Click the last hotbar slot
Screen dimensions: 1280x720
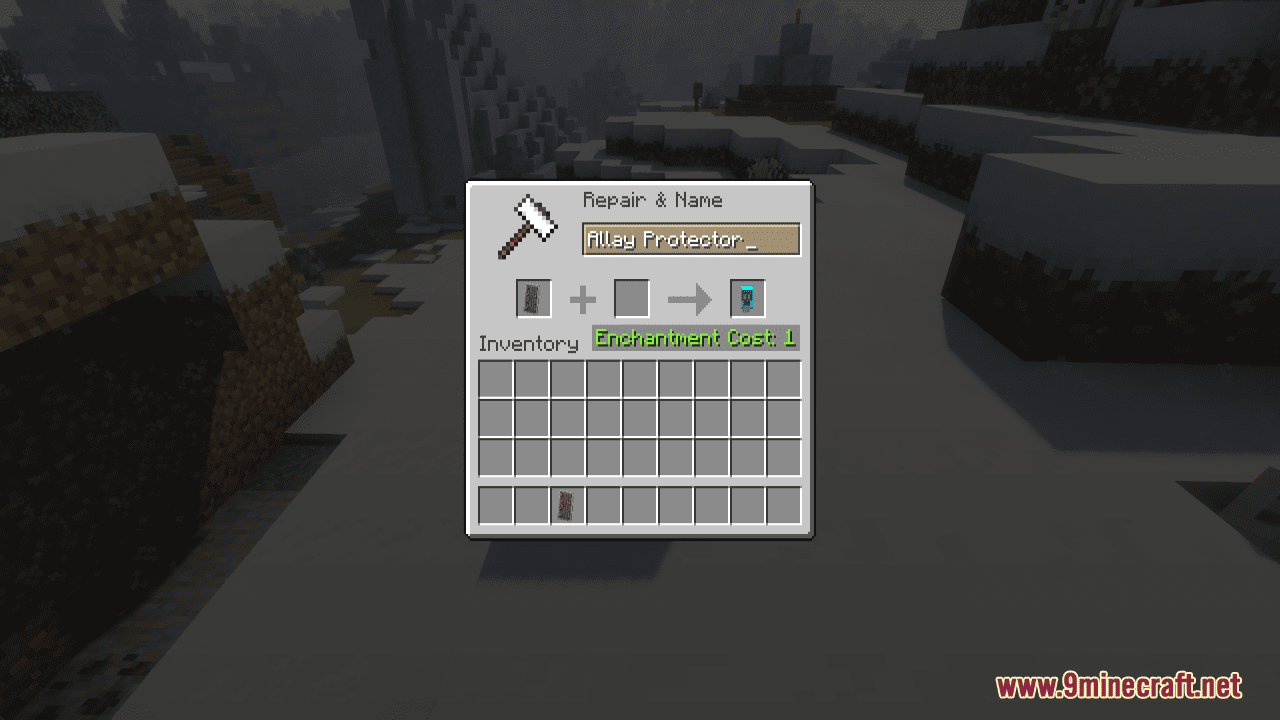pos(786,505)
